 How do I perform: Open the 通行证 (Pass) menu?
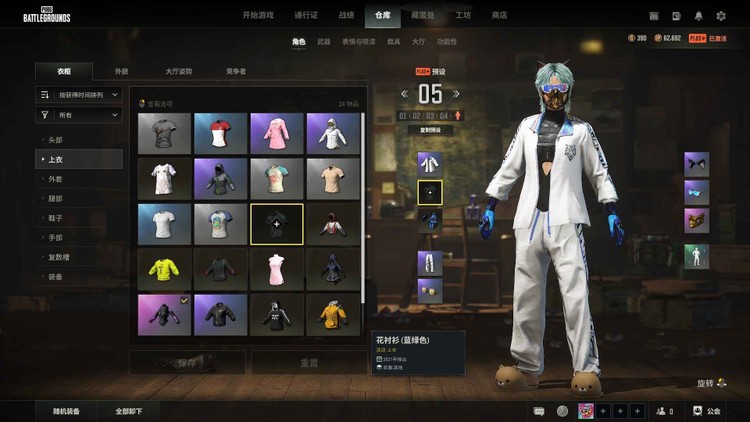click(x=306, y=15)
